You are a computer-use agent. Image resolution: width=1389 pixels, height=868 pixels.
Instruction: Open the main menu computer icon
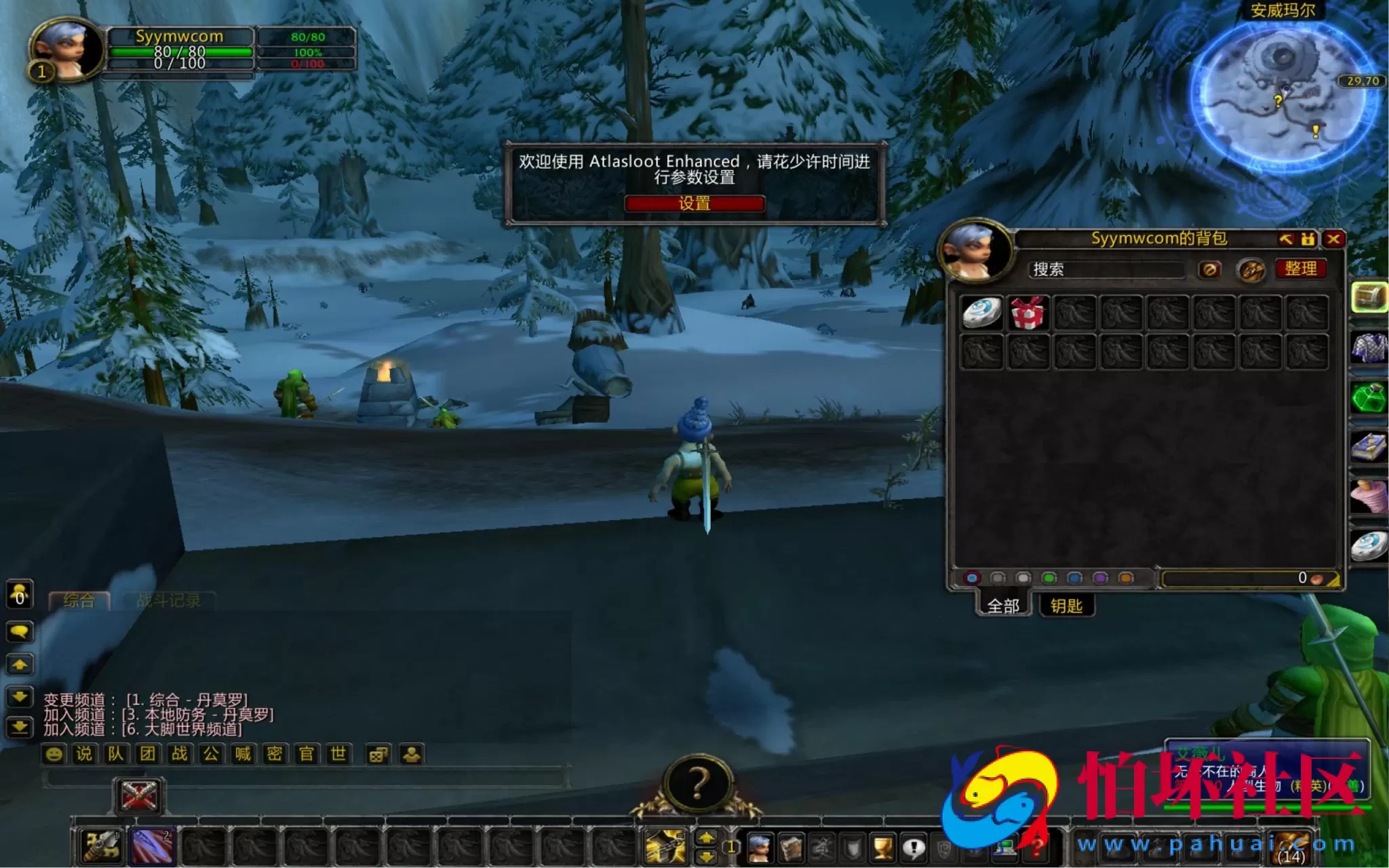(x=1004, y=848)
